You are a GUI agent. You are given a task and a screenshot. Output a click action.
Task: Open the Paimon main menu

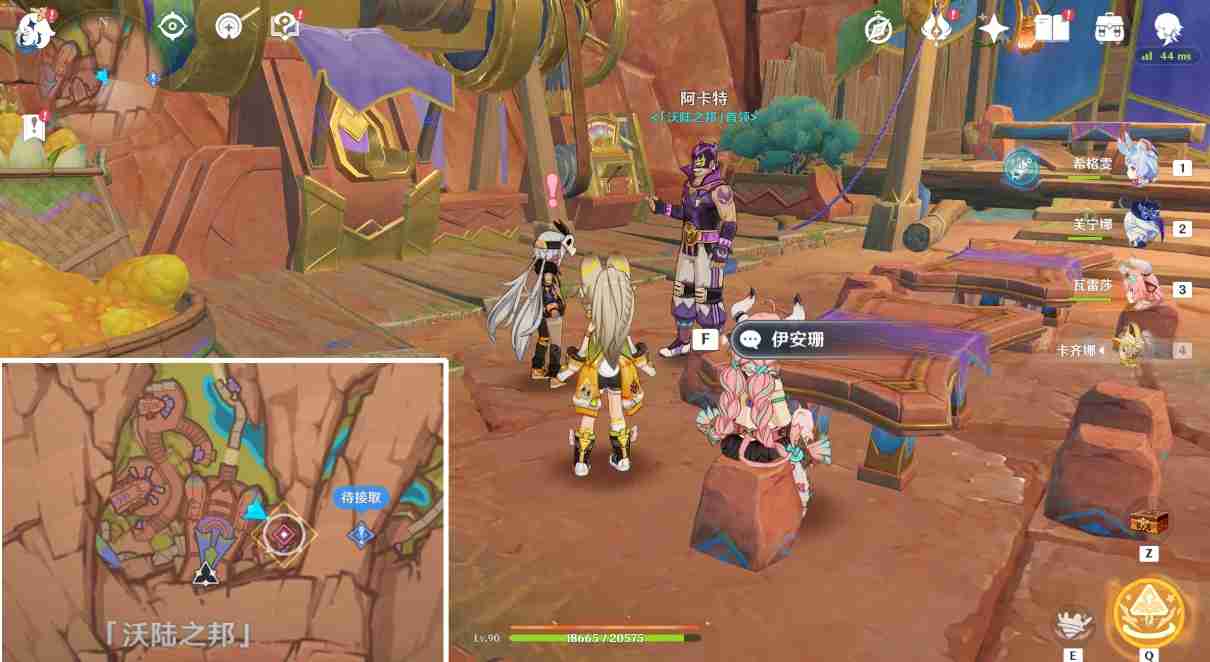click(33, 30)
